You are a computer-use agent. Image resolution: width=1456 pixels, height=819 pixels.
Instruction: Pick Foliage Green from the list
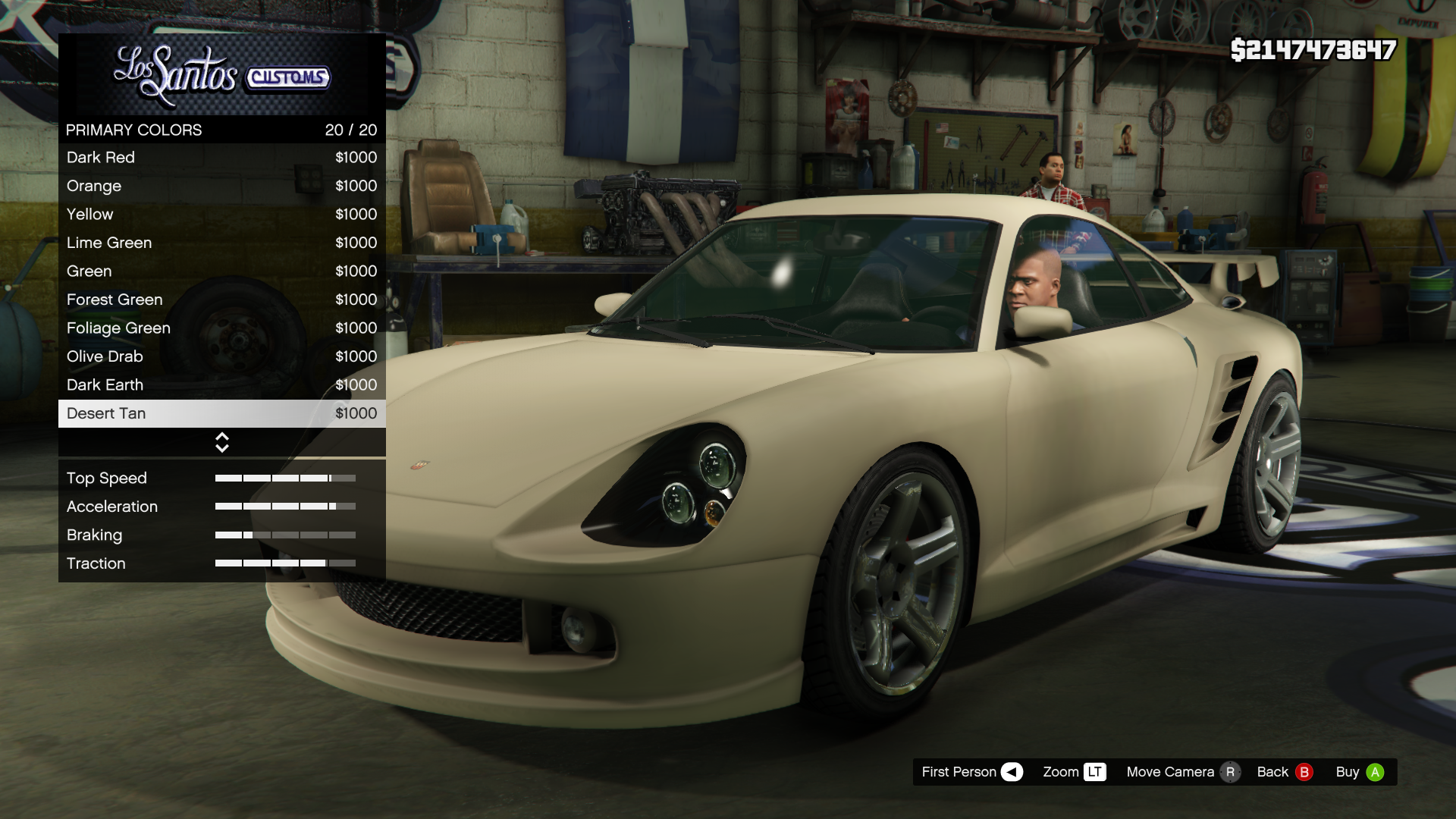click(x=221, y=328)
